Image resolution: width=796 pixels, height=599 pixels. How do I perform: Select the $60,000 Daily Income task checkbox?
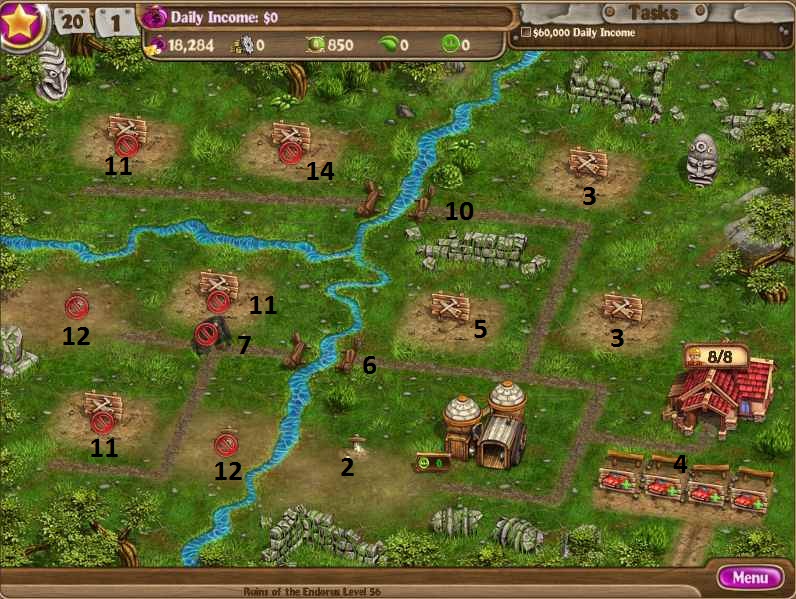[x=527, y=33]
